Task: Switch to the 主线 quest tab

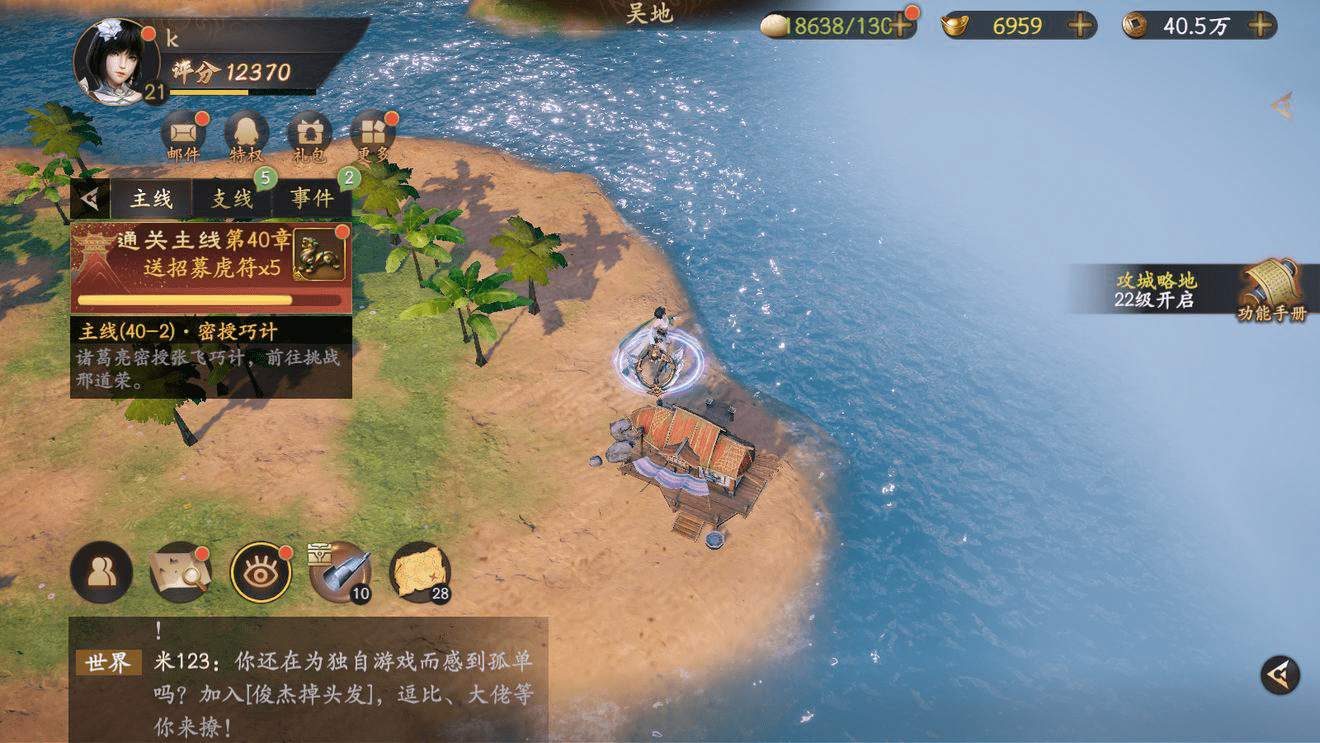Action: (x=151, y=199)
